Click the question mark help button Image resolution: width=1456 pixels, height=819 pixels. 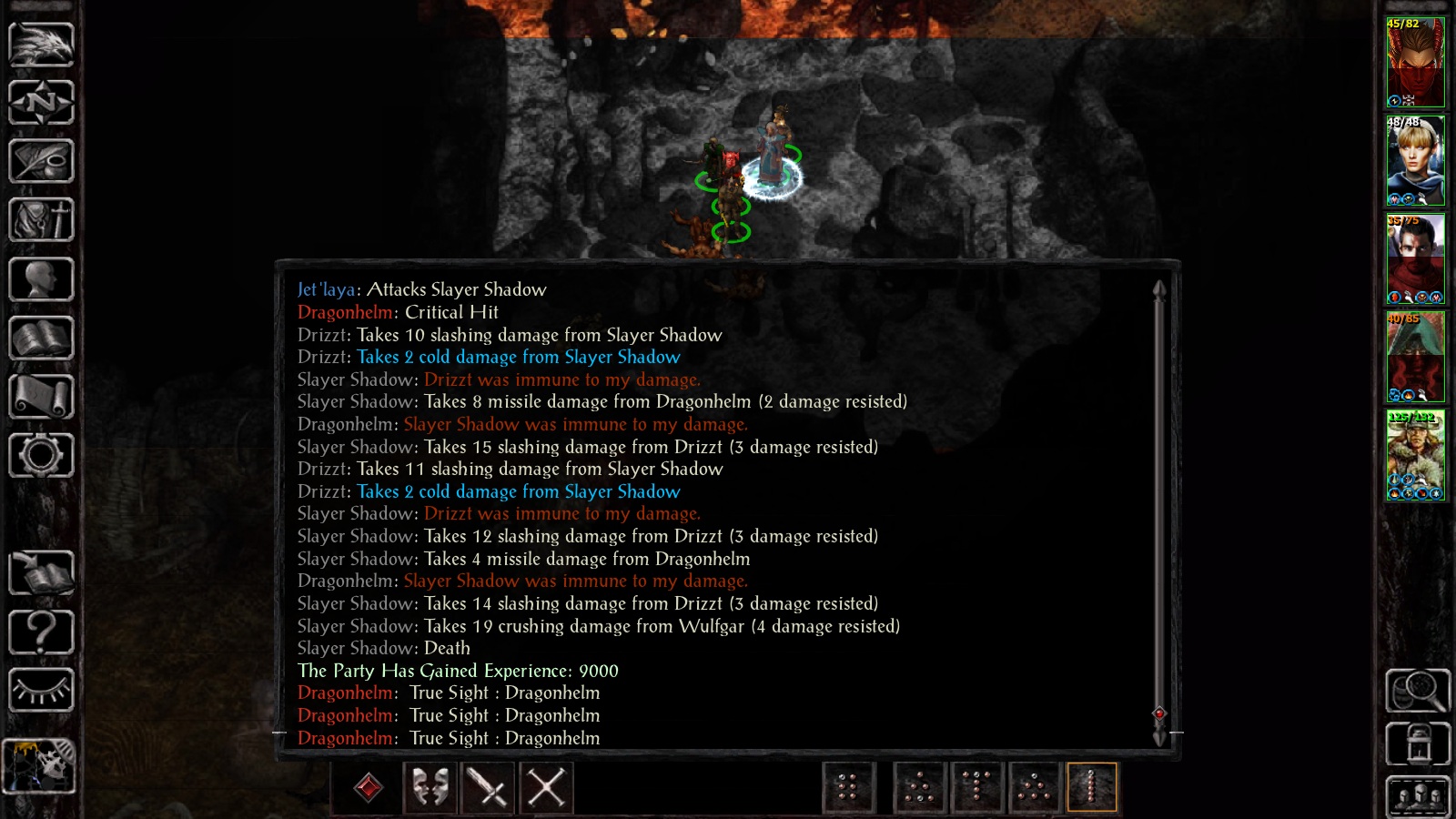click(41, 631)
